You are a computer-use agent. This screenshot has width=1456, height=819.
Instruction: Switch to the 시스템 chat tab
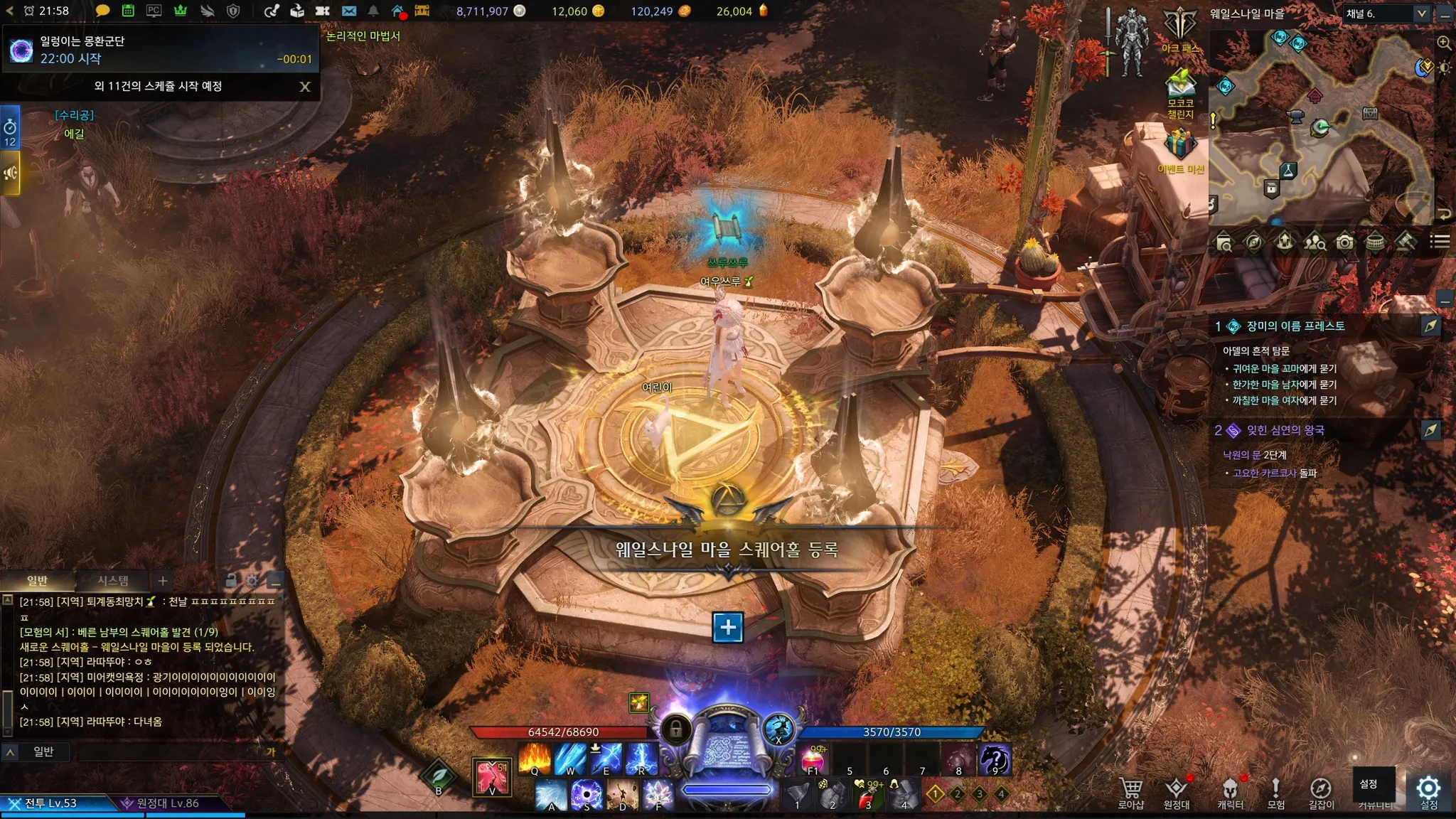pyautogui.click(x=112, y=581)
